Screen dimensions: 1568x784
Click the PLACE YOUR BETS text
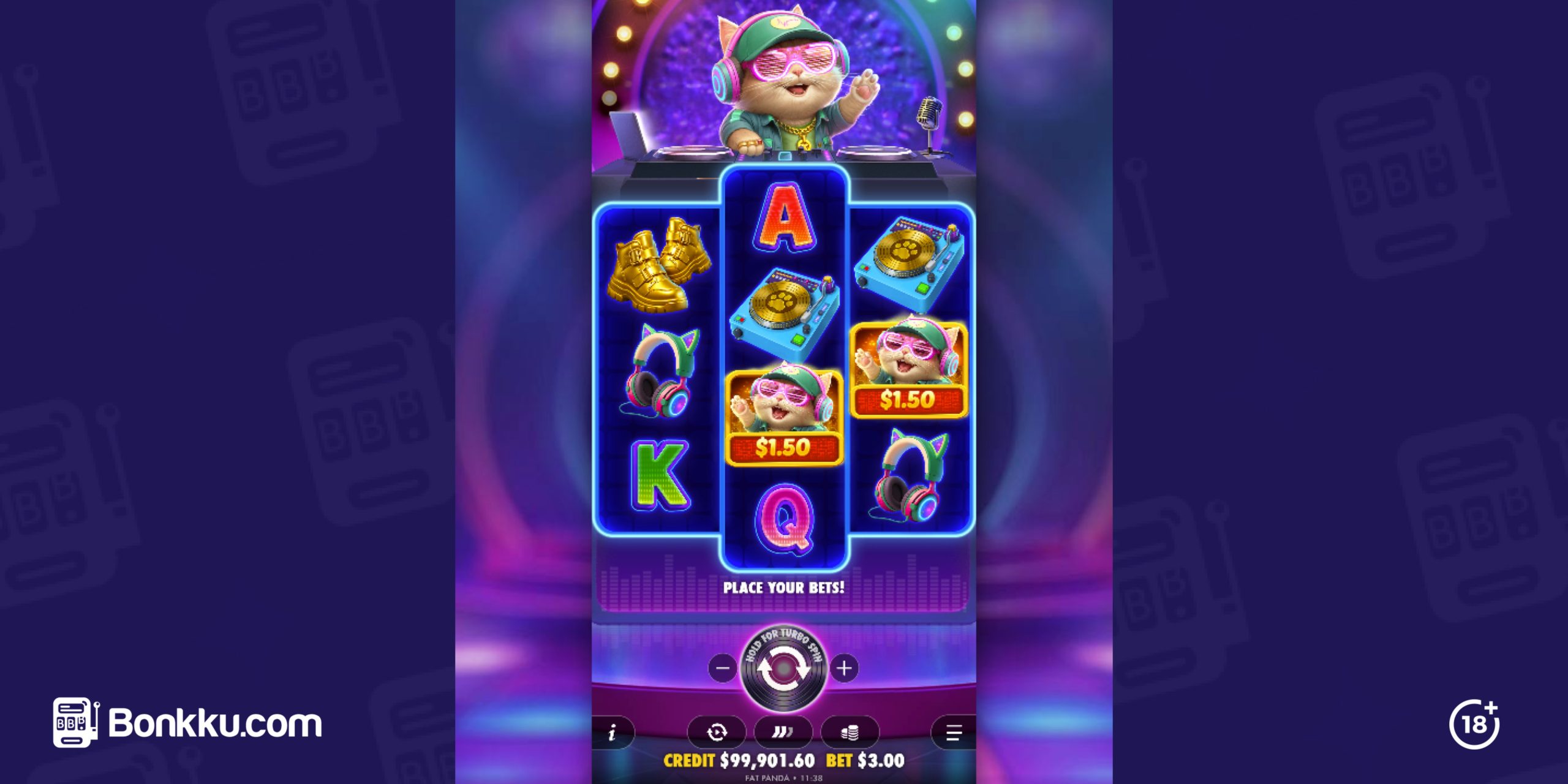click(x=784, y=587)
